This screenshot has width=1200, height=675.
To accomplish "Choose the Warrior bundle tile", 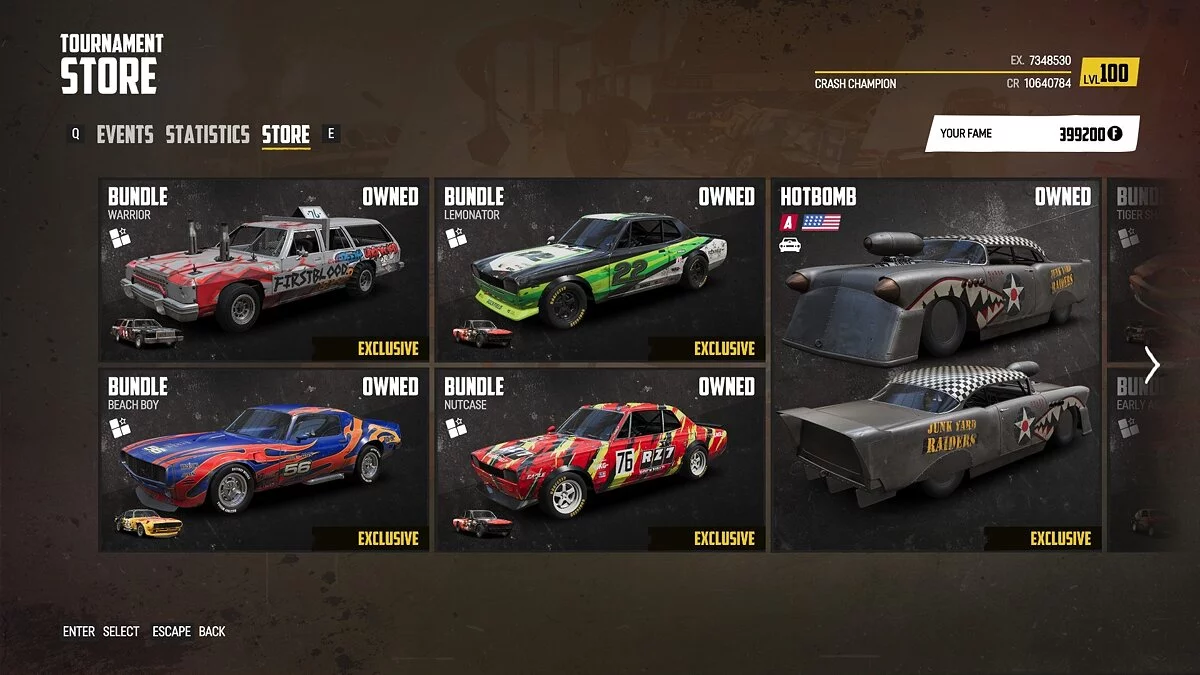I will 264,270.
